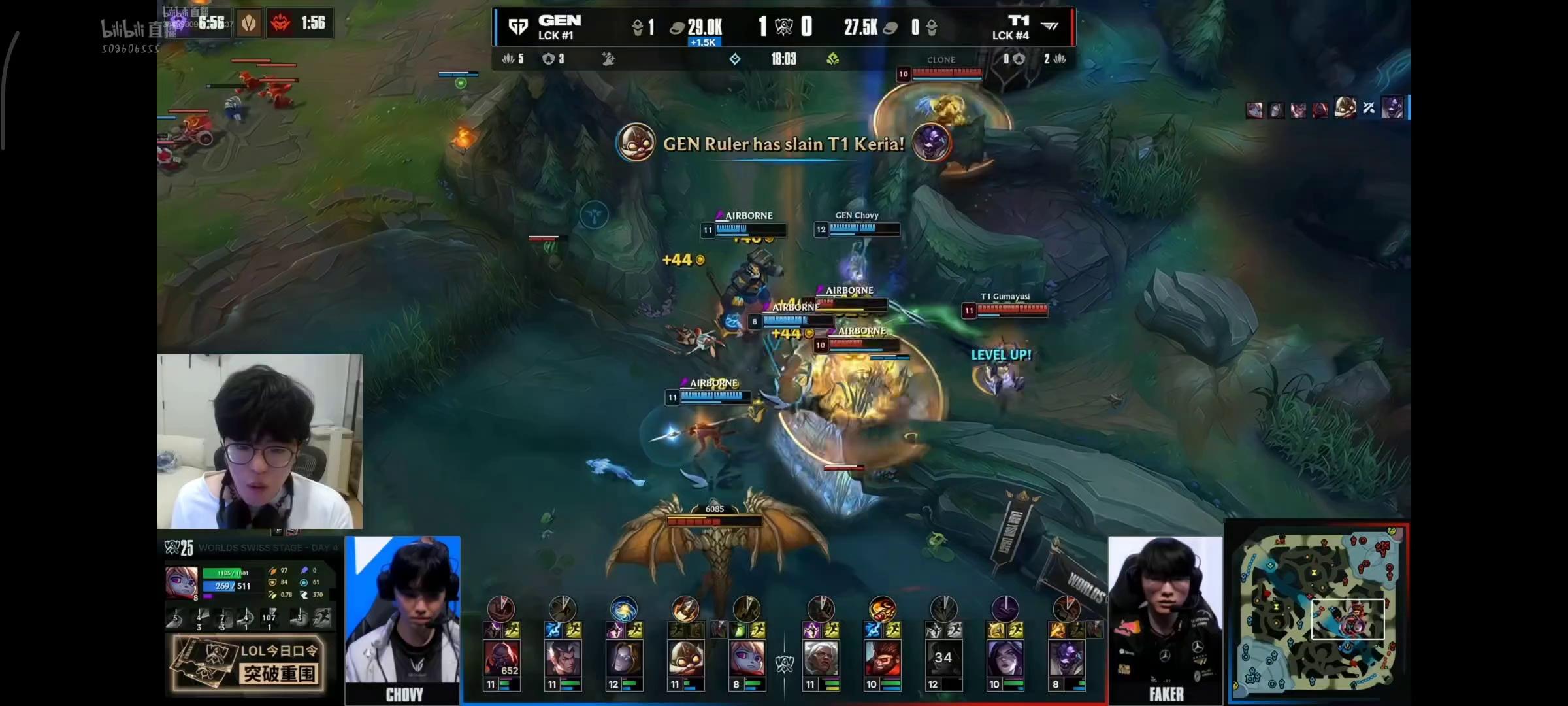Select Corki's portrait in the bottom champion bar

click(x=685, y=658)
